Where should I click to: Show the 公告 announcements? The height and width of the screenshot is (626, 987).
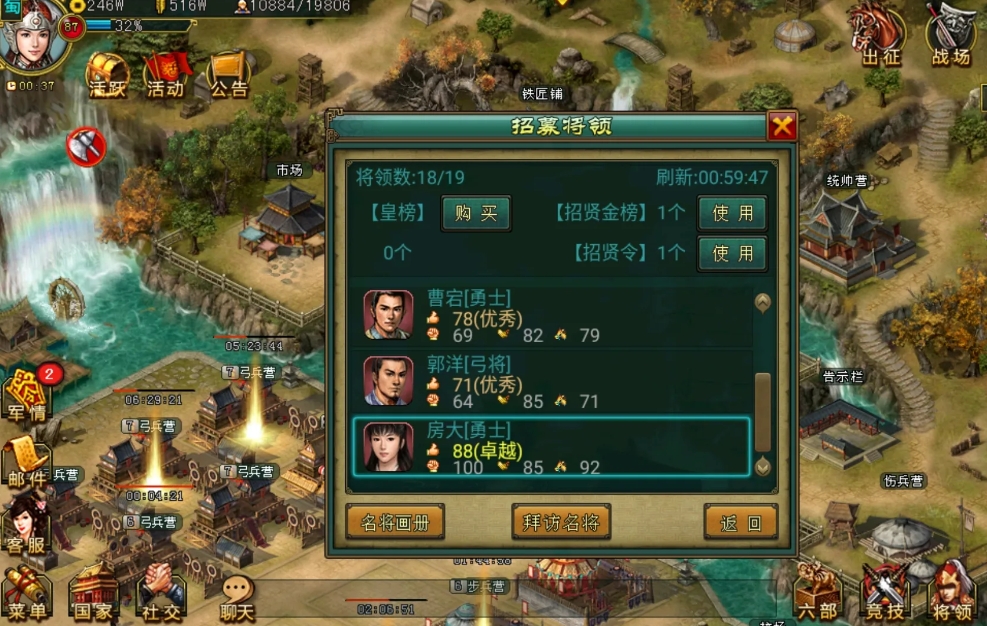(229, 73)
